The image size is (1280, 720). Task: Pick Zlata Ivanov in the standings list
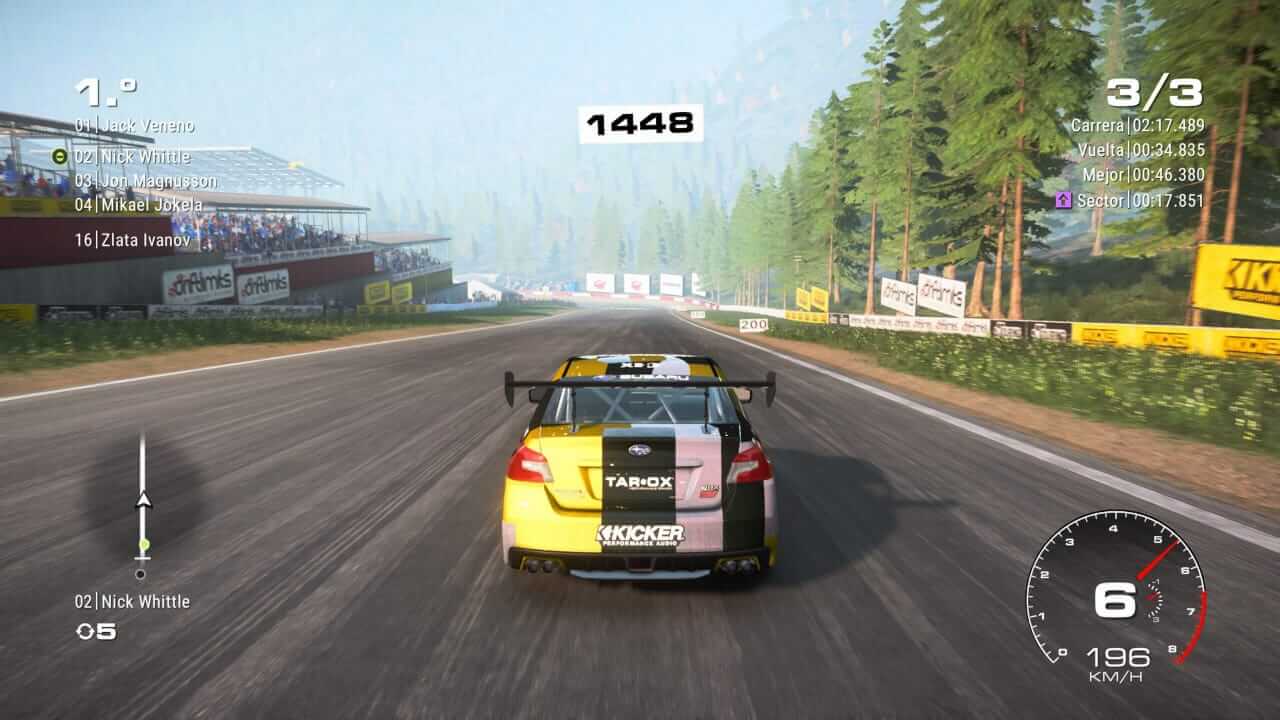[132, 240]
